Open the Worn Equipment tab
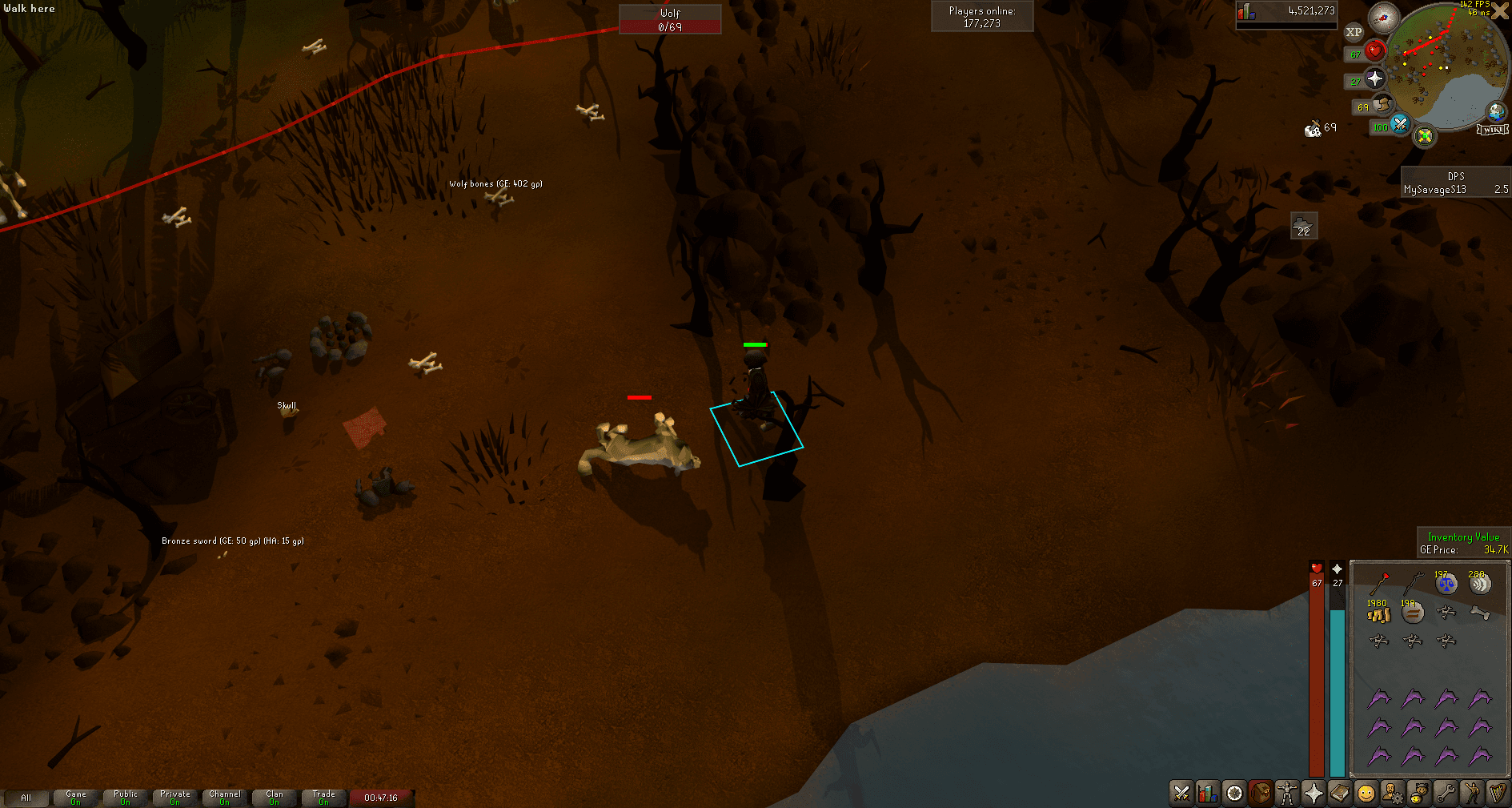 tap(1287, 794)
